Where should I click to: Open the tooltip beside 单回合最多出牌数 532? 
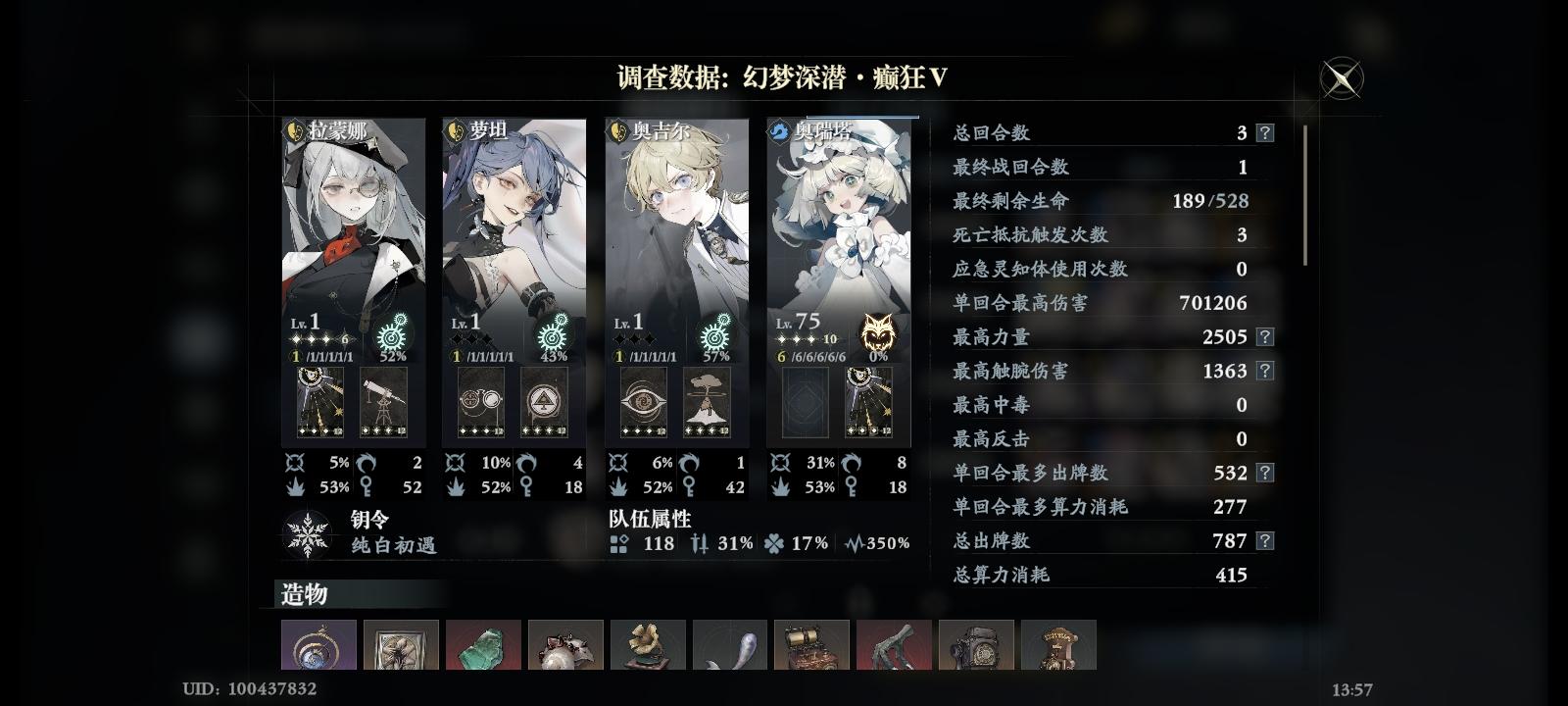click(1263, 473)
